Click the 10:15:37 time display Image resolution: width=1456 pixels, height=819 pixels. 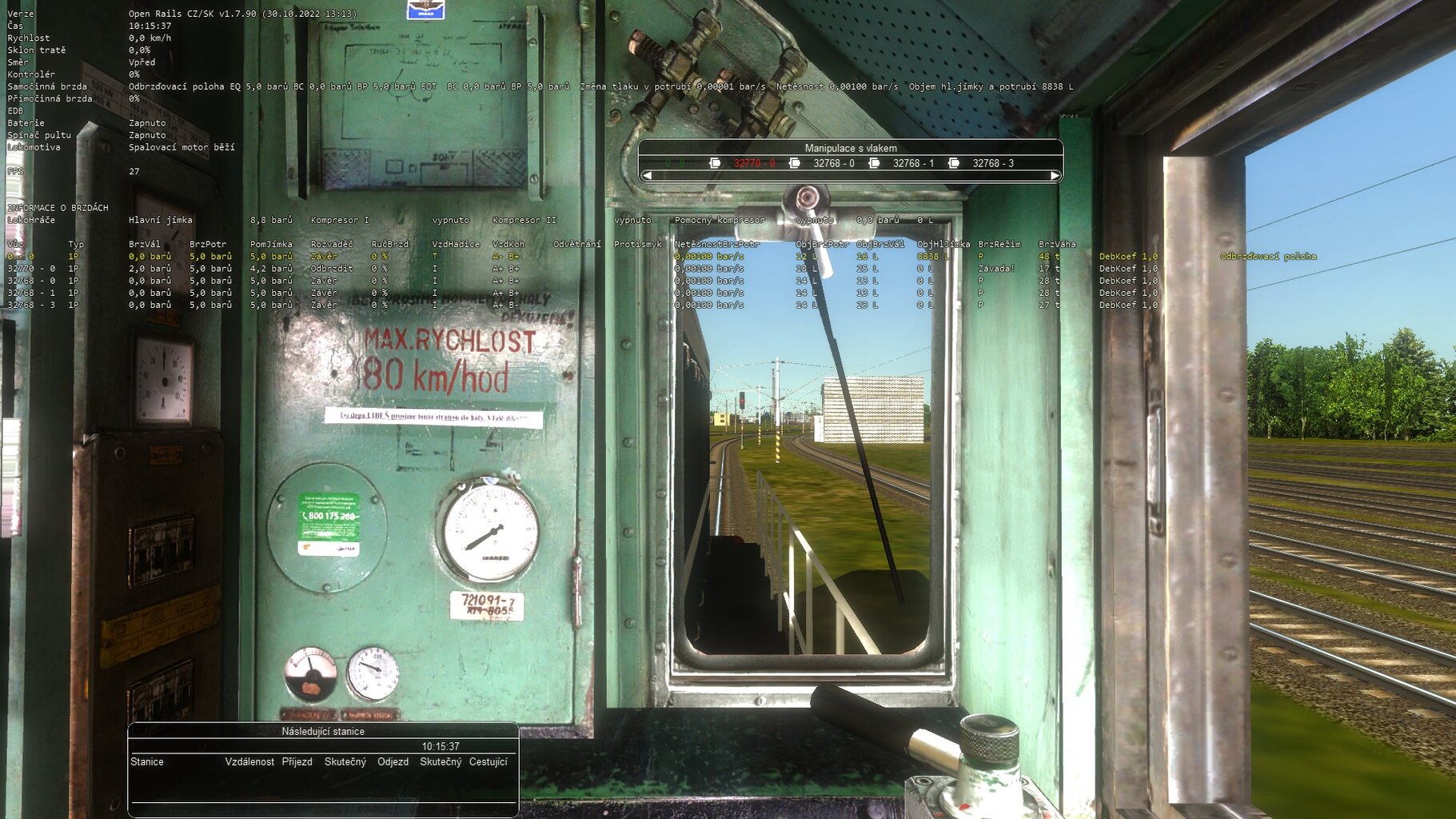pos(441,746)
